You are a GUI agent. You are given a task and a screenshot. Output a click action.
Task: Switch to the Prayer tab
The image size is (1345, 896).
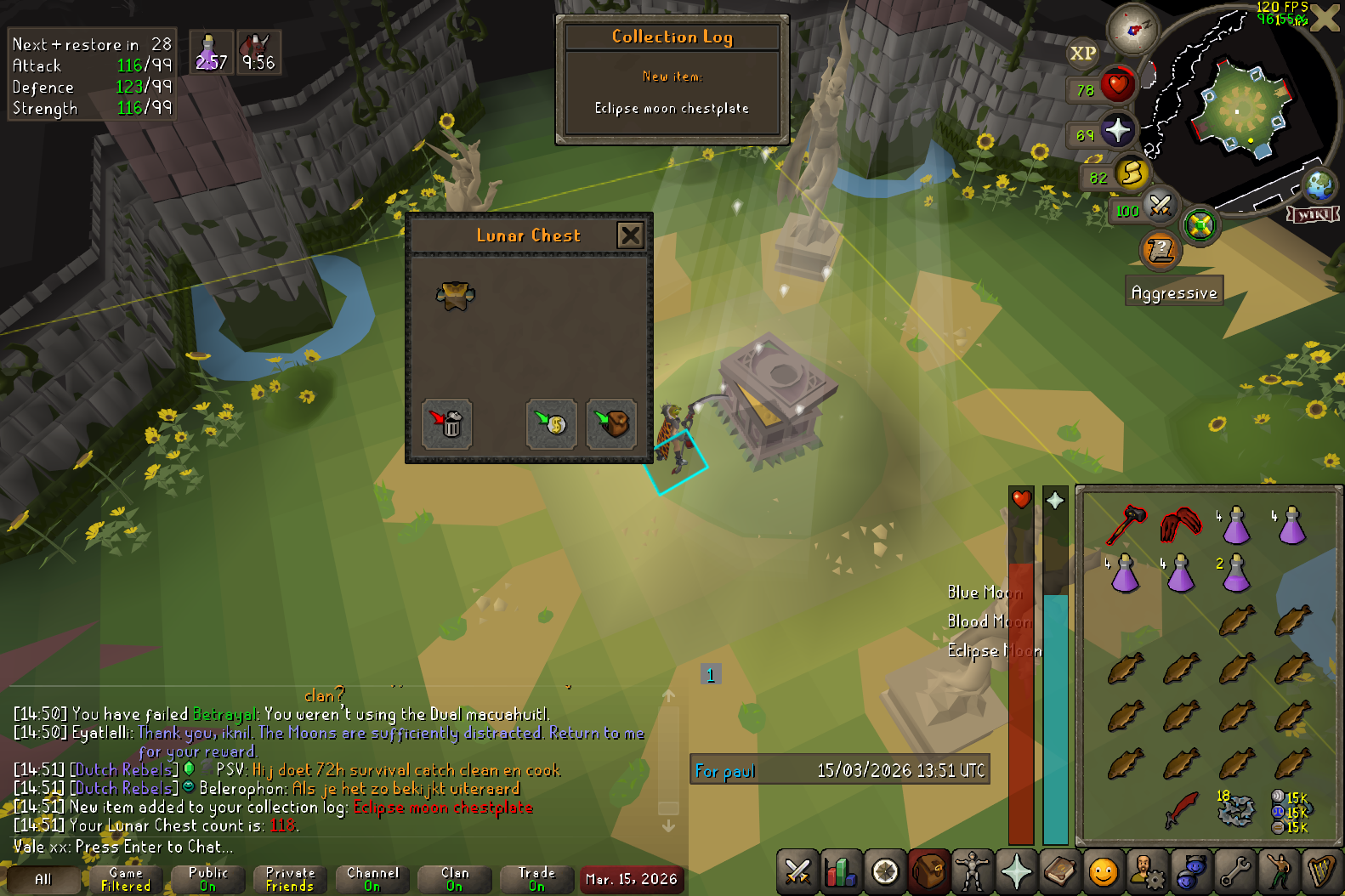pos(1016,872)
